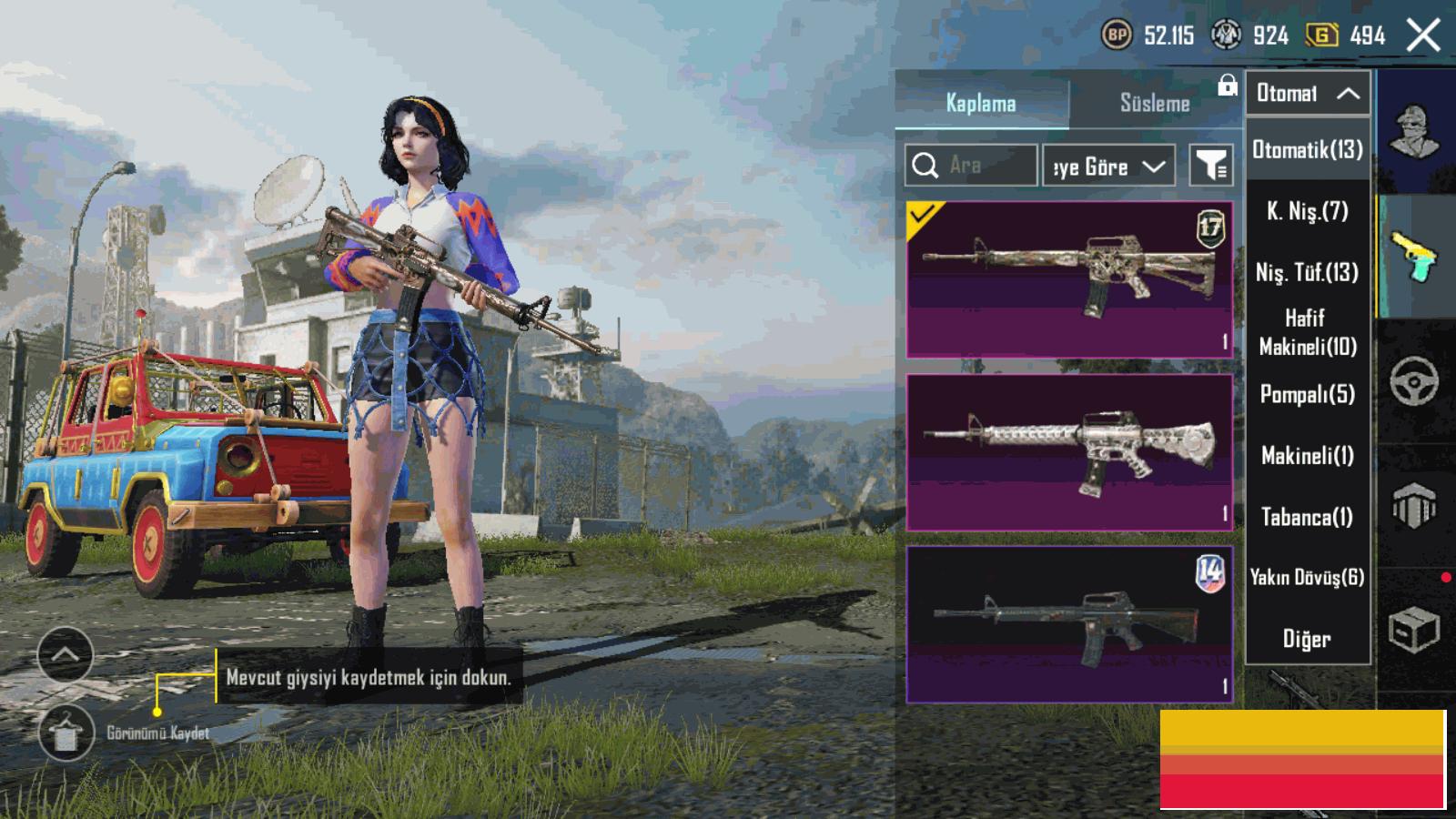This screenshot has height=819, width=1456.
Task: Choose the K. Niş.(7) category
Action: 1307,211
